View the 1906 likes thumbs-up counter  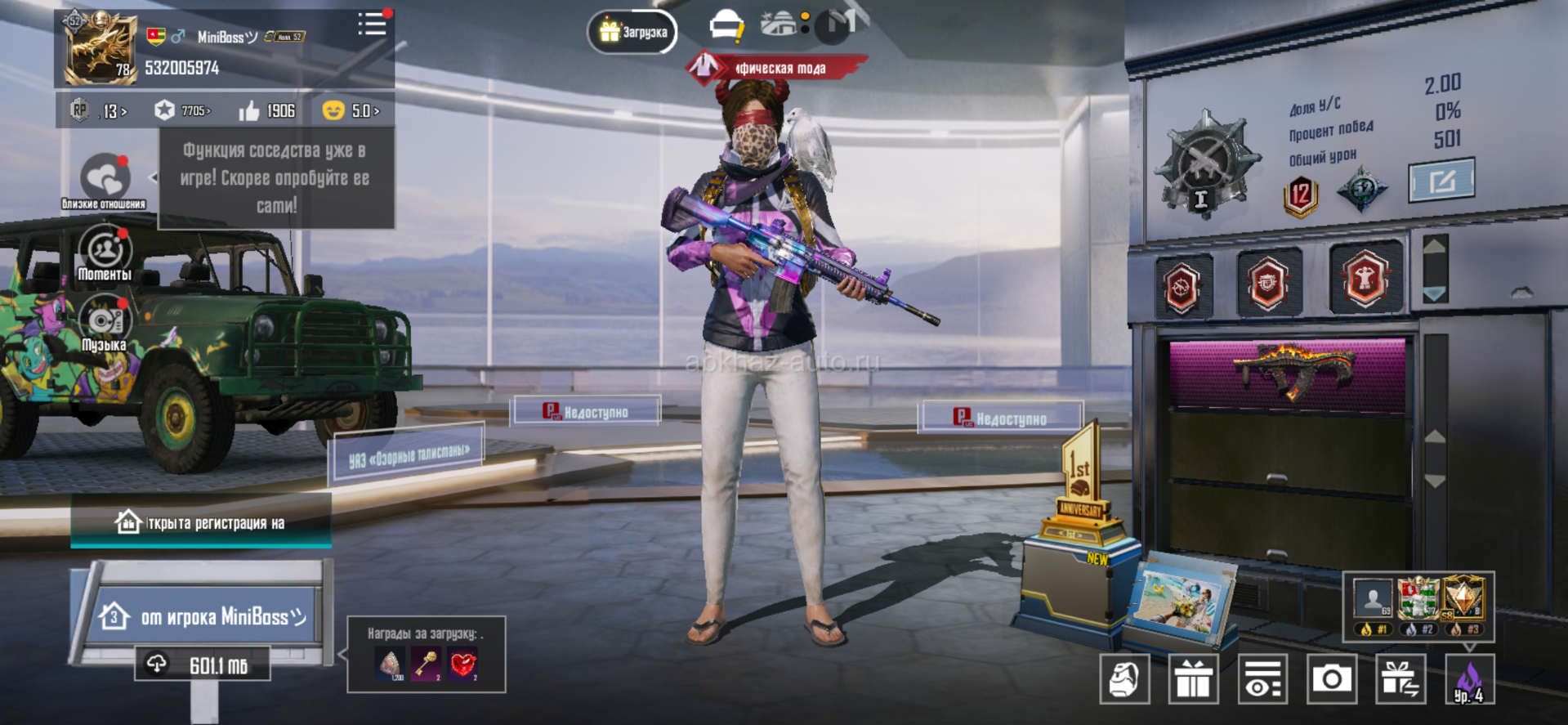click(x=266, y=110)
